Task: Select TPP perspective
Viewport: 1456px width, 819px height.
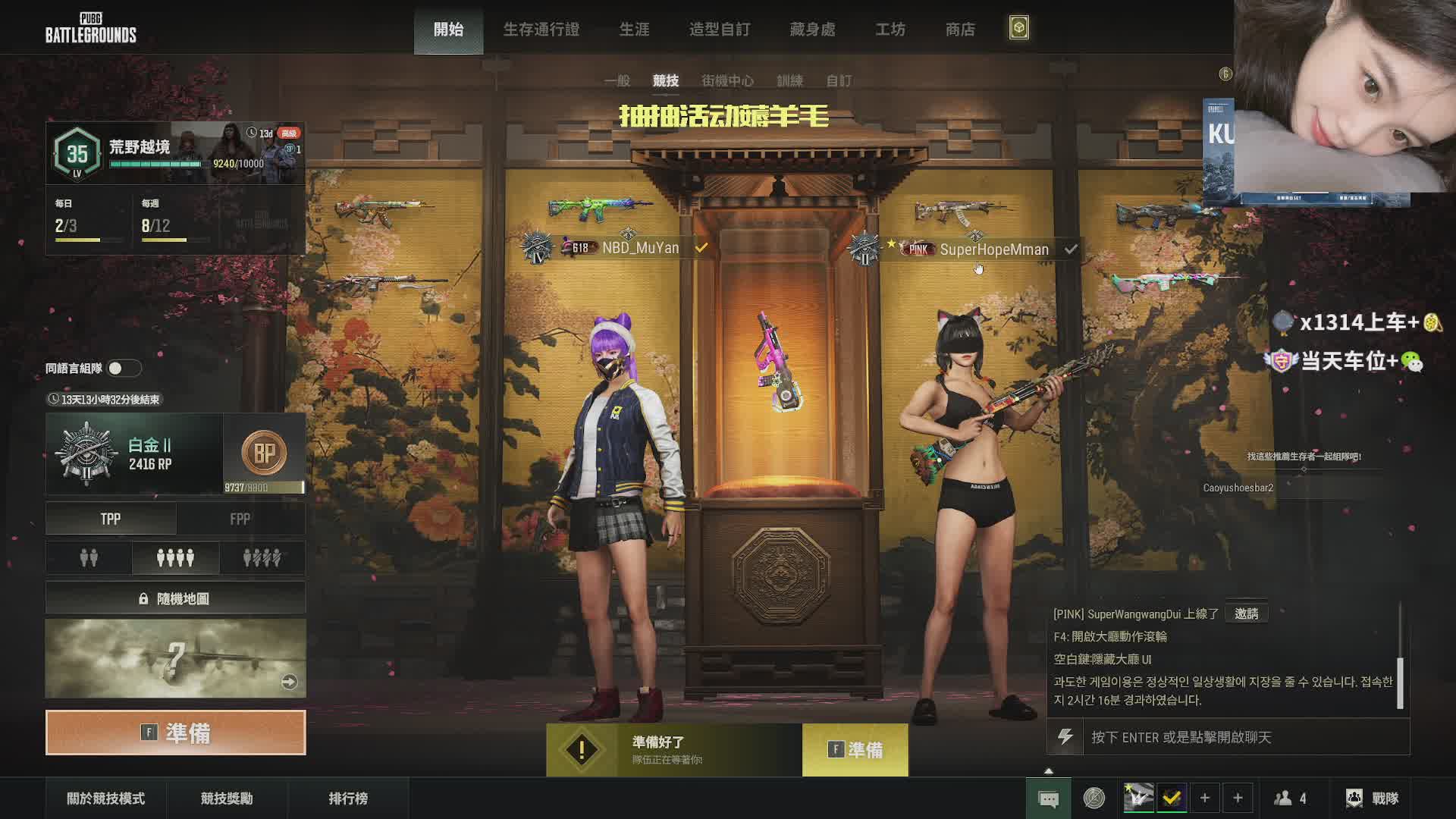Action: coord(111,519)
